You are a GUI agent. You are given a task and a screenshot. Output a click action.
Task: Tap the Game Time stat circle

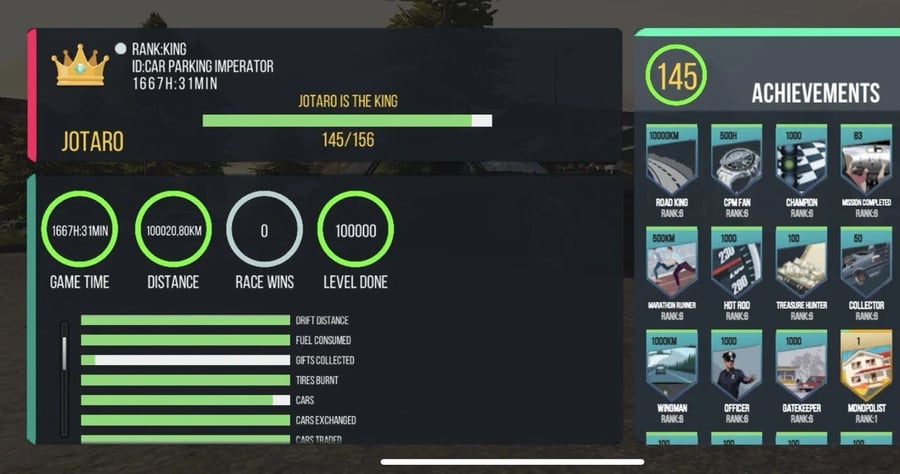click(x=80, y=231)
